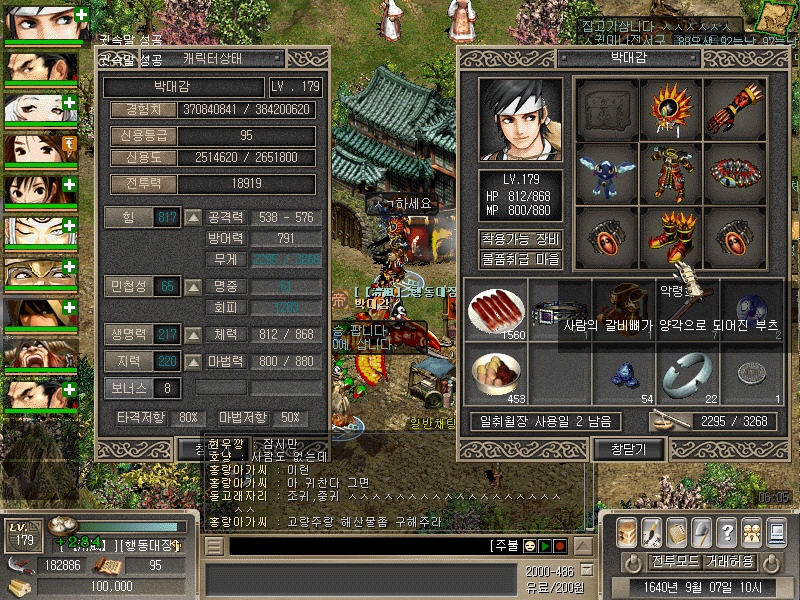Open the question mark help icon
Viewport: 800px width, 600px height.
click(x=727, y=532)
